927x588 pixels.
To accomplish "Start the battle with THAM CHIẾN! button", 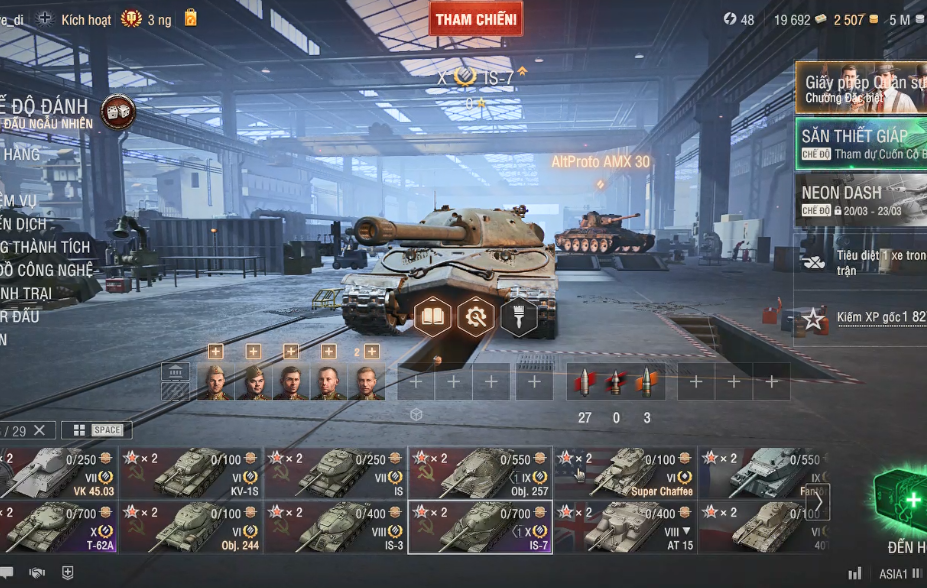I will pos(476,19).
